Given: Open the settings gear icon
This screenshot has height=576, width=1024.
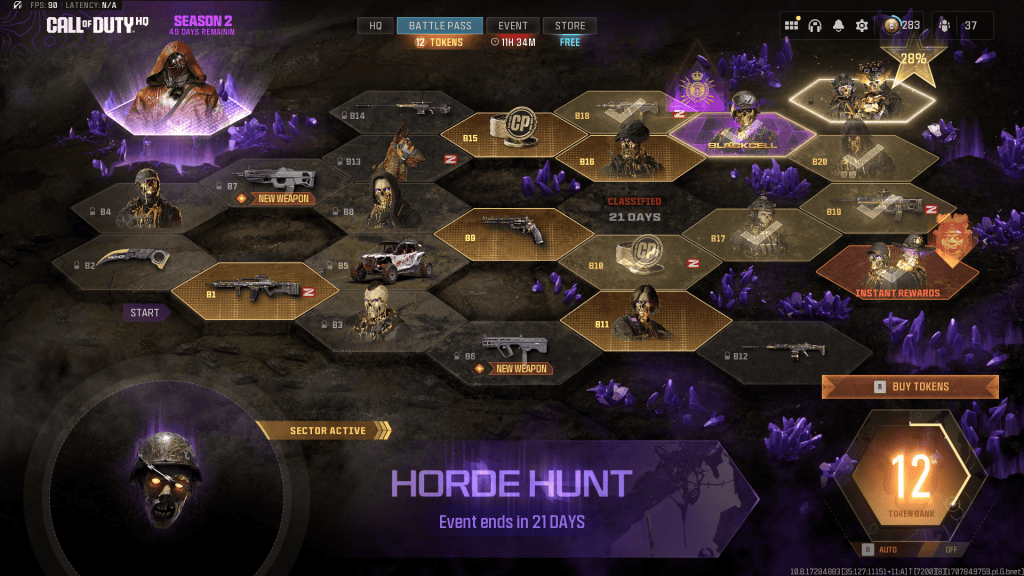Looking at the screenshot, I should [x=862, y=26].
